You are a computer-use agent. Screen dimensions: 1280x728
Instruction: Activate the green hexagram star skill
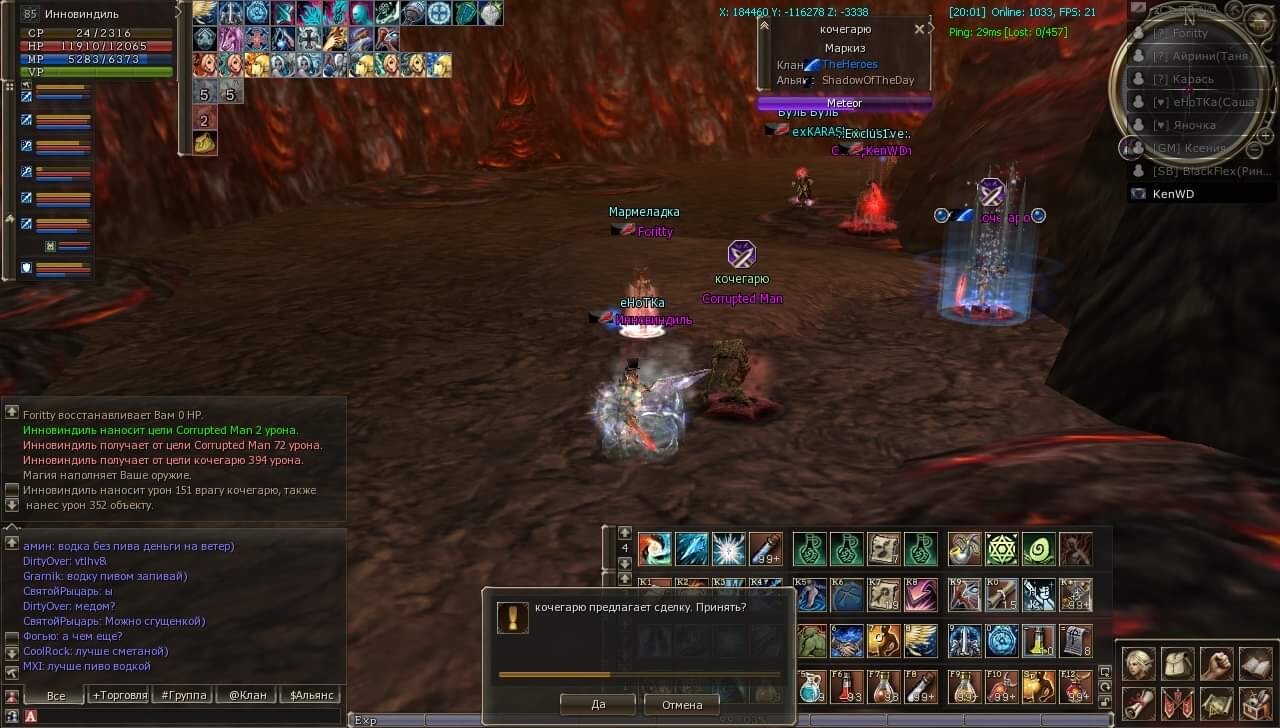click(1001, 549)
